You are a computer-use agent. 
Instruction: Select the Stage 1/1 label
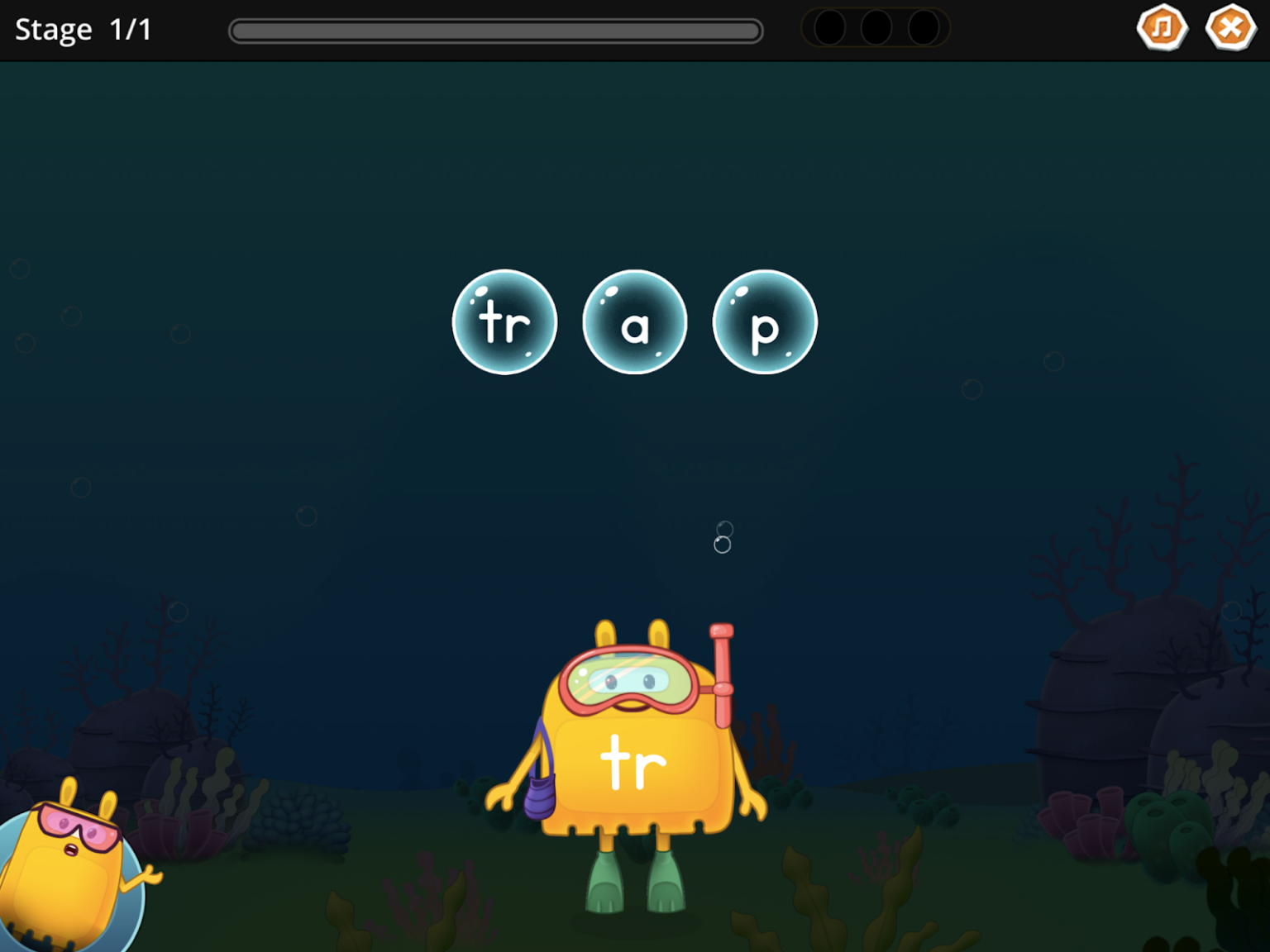pyautogui.click(x=83, y=29)
